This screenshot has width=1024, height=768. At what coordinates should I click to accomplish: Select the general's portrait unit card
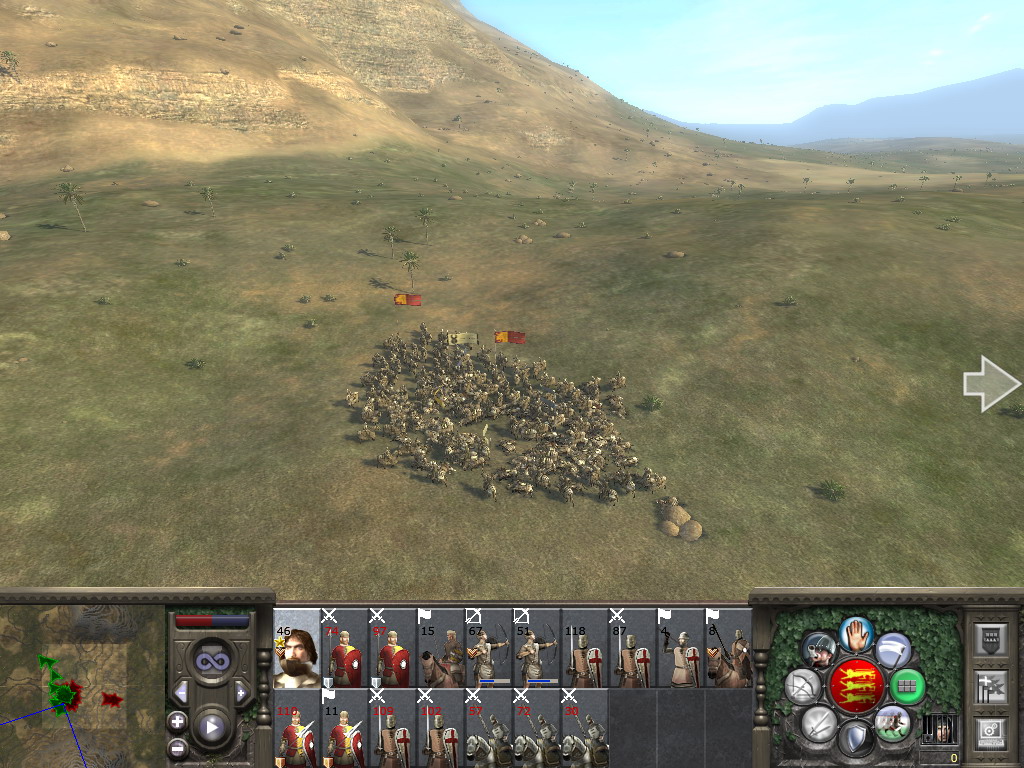pyautogui.click(x=296, y=648)
